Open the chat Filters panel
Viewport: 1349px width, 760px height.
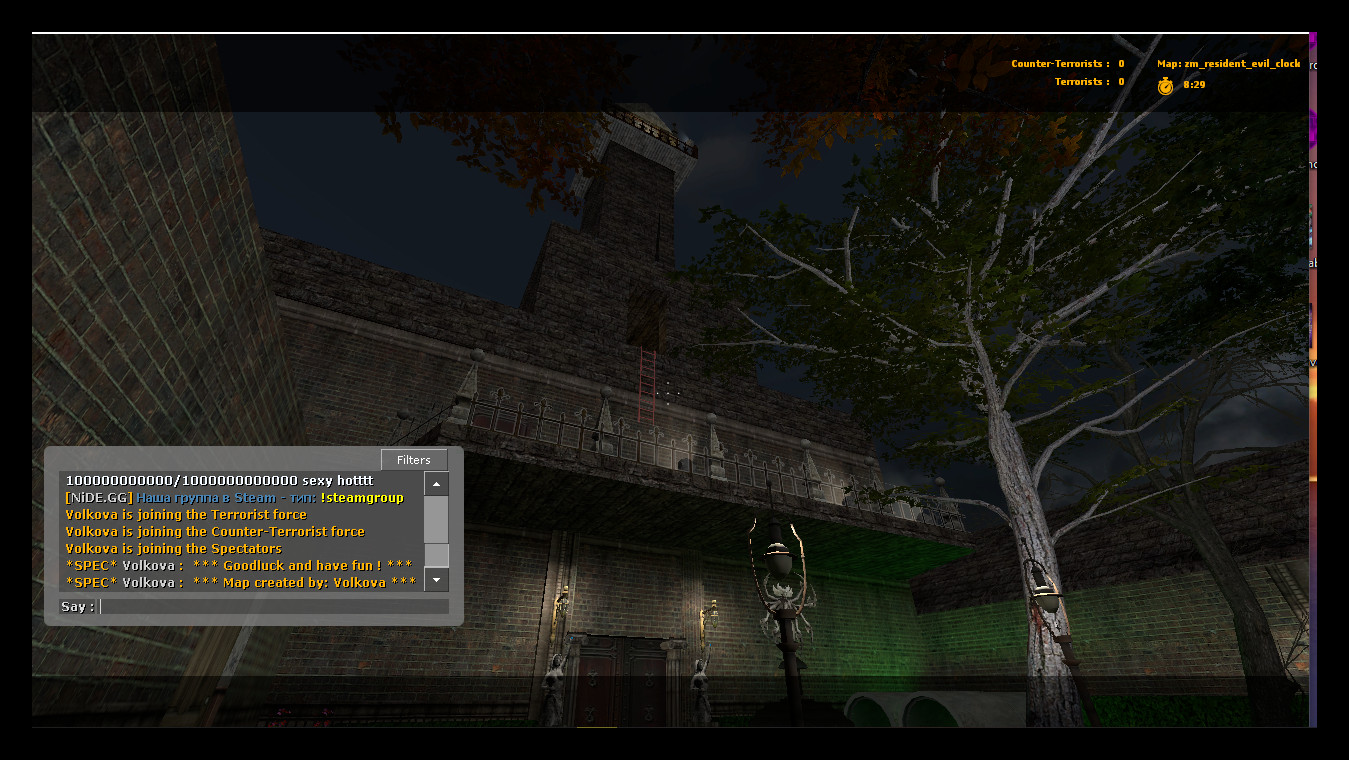(x=414, y=460)
